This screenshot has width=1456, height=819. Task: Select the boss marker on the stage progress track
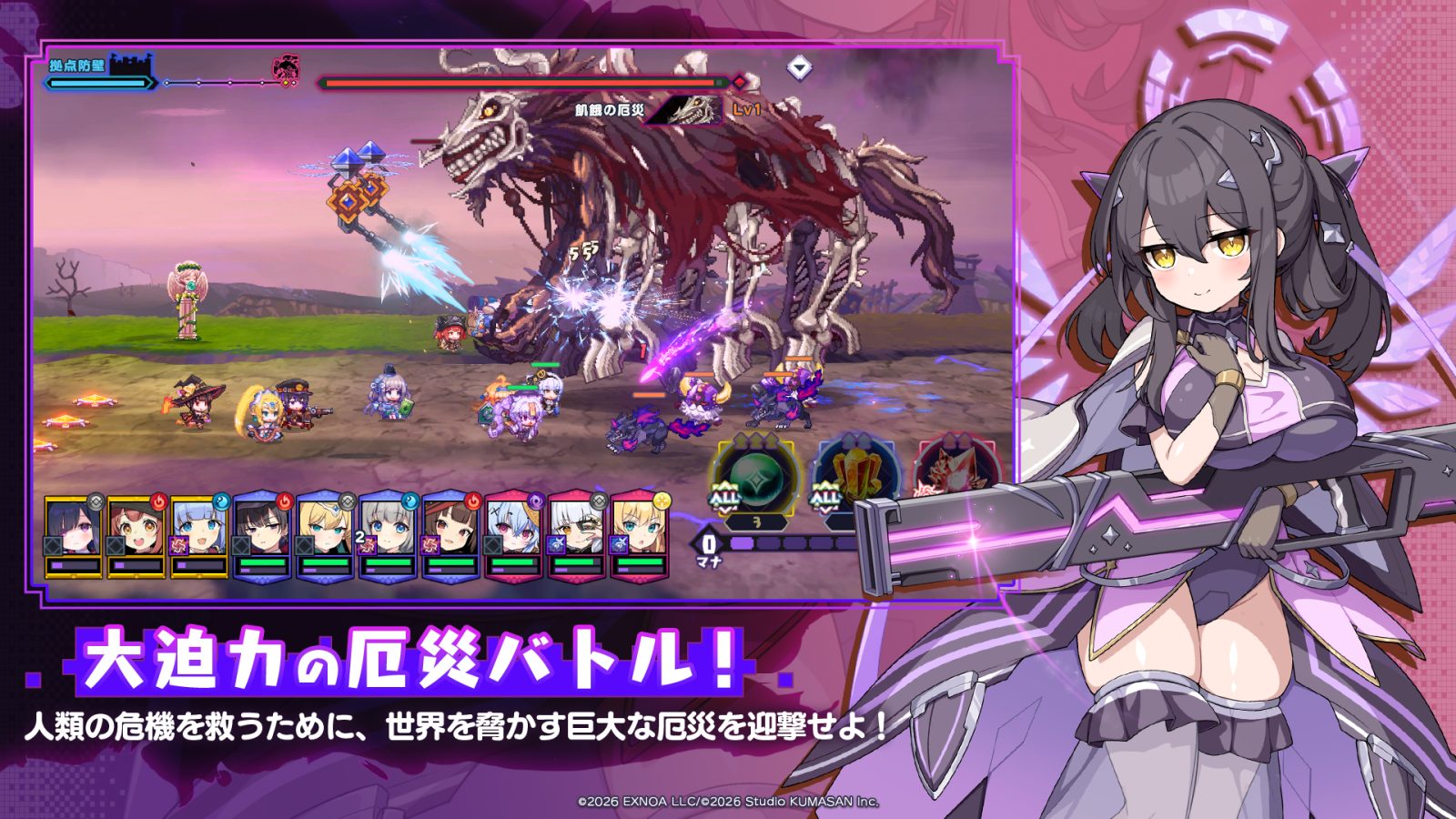click(x=285, y=70)
